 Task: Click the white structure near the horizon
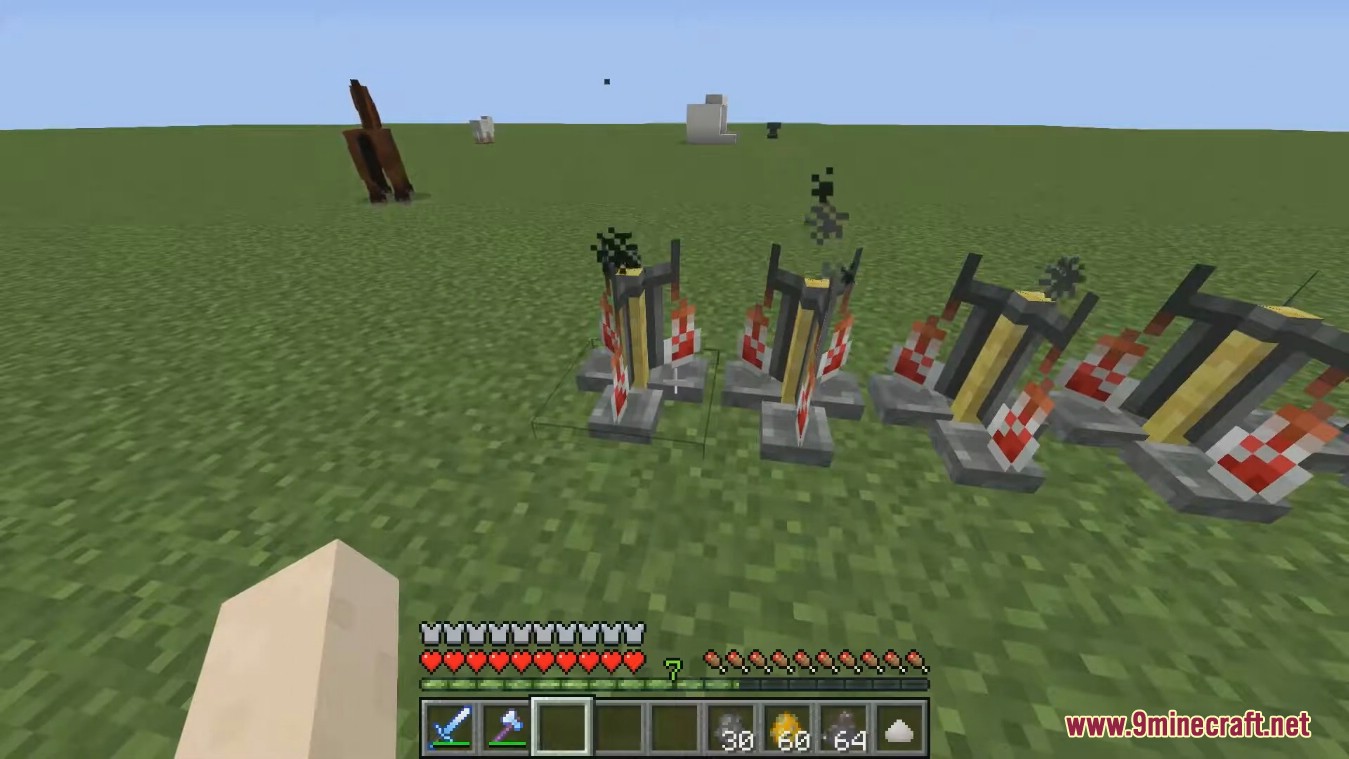708,115
